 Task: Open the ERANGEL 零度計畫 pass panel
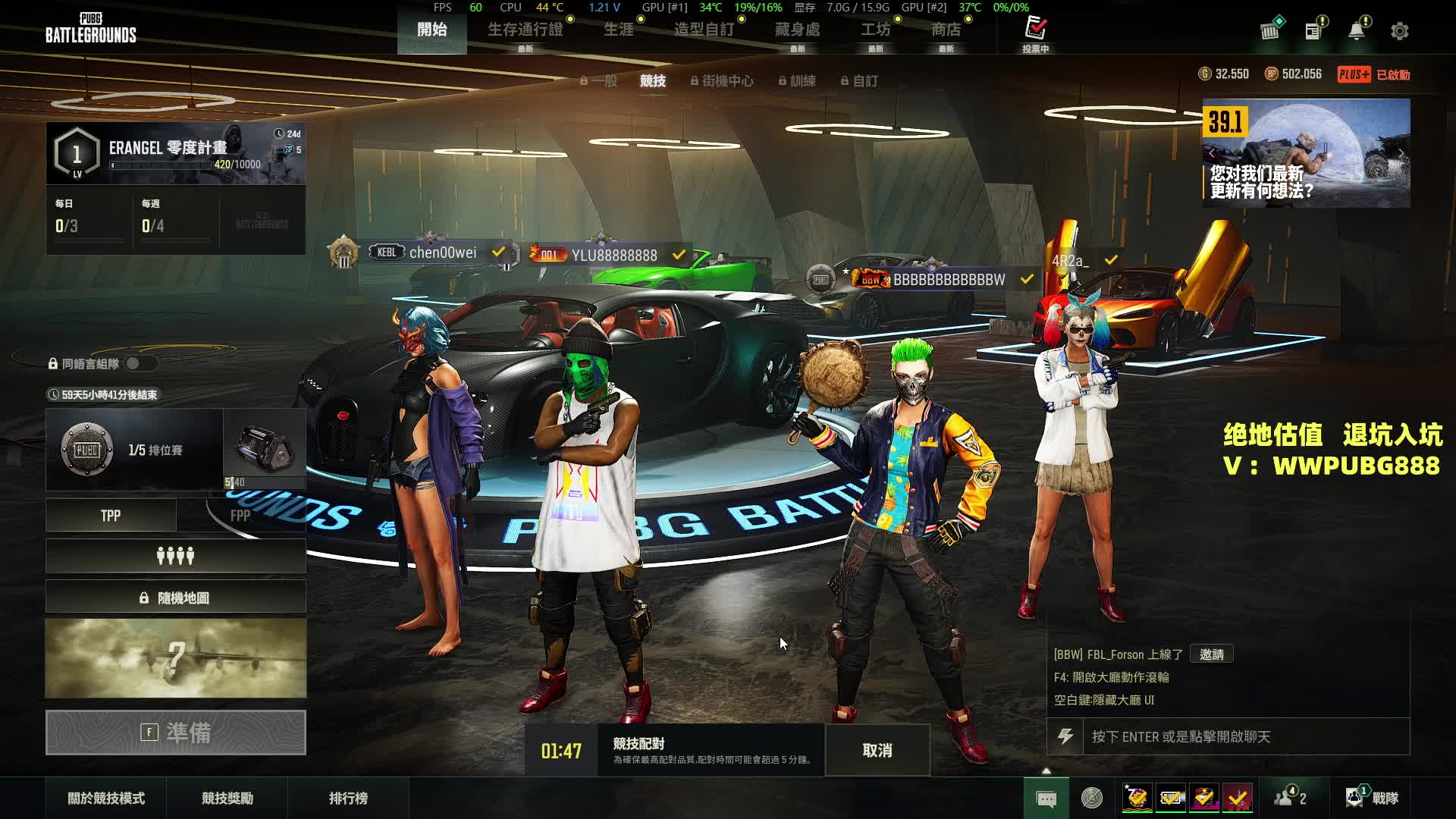pos(176,153)
